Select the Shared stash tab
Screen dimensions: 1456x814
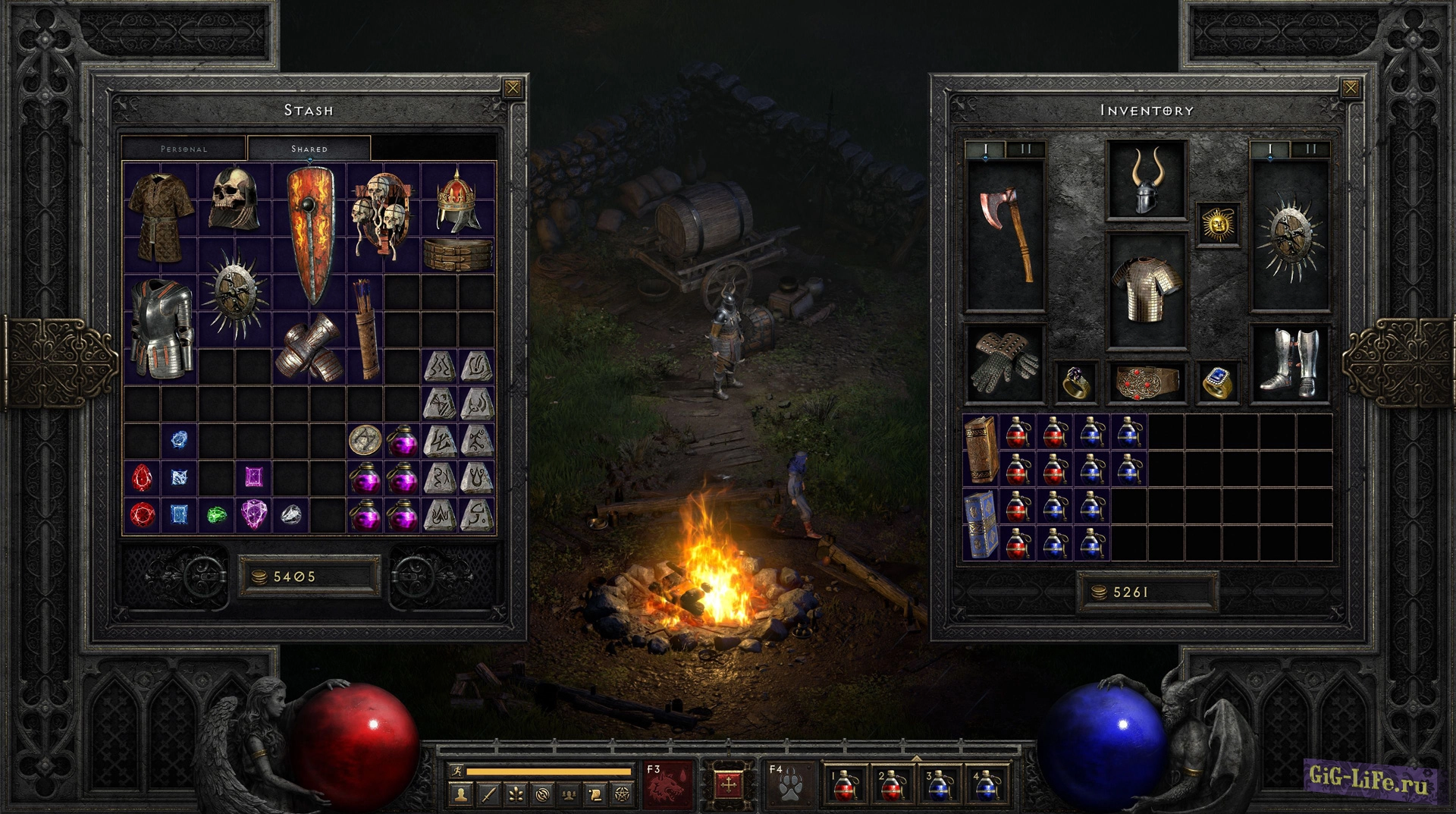[x=309, y=149]
